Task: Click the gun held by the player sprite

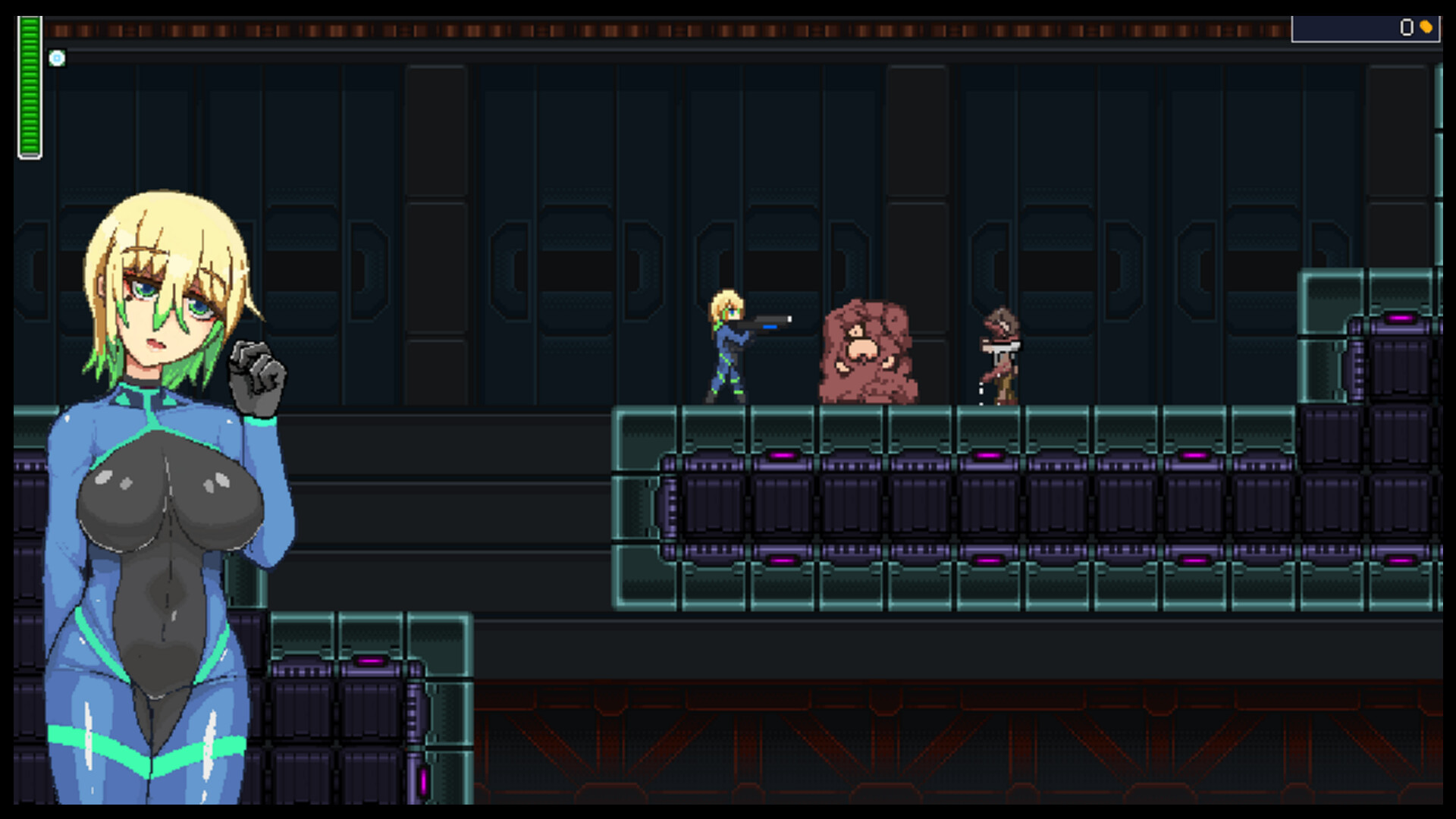Action: tap(770, 322)
